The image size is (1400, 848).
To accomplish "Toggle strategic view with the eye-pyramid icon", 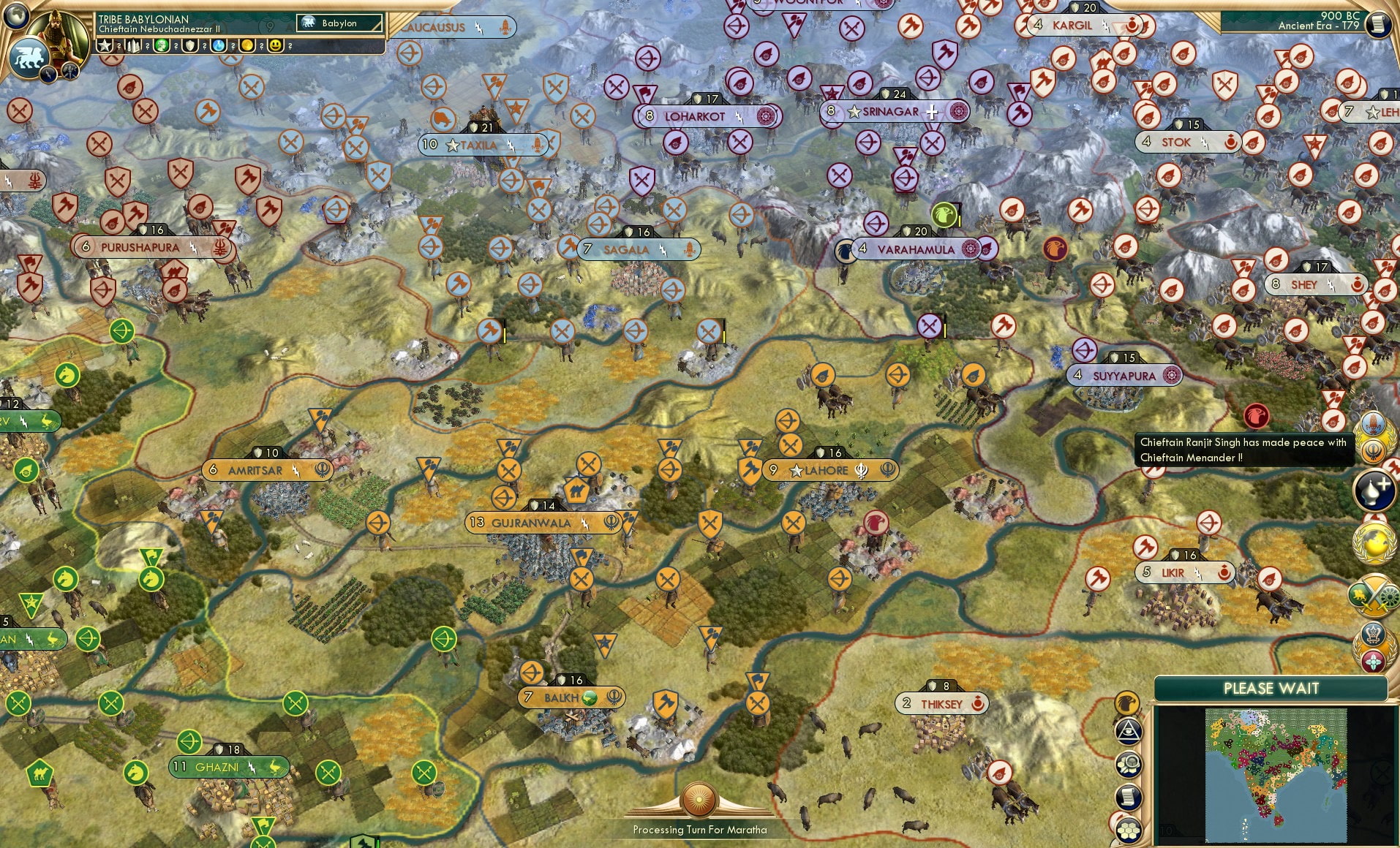I will click(x=1129, y=731).
